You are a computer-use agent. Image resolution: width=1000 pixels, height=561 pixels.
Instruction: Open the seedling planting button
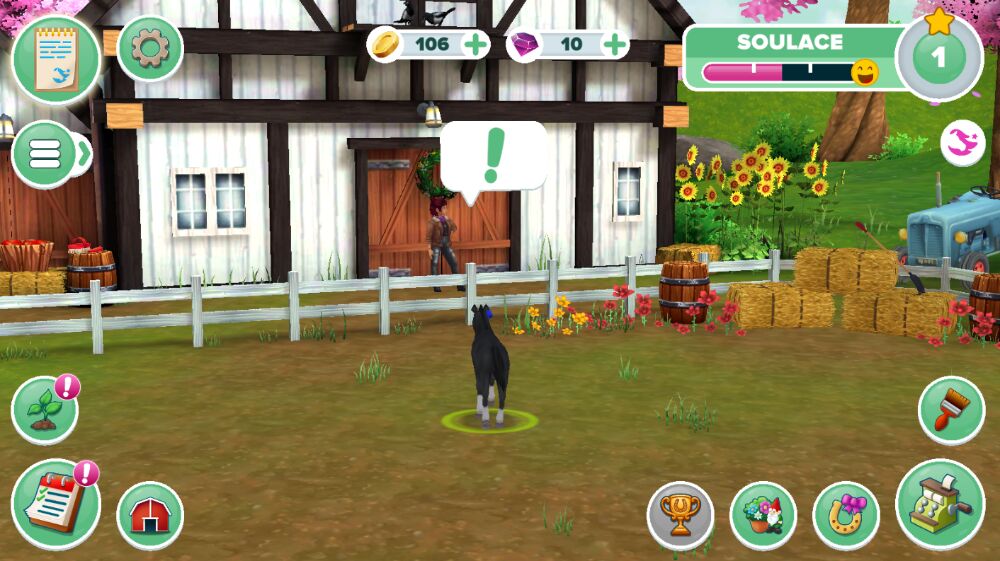(x=44, y=410)
